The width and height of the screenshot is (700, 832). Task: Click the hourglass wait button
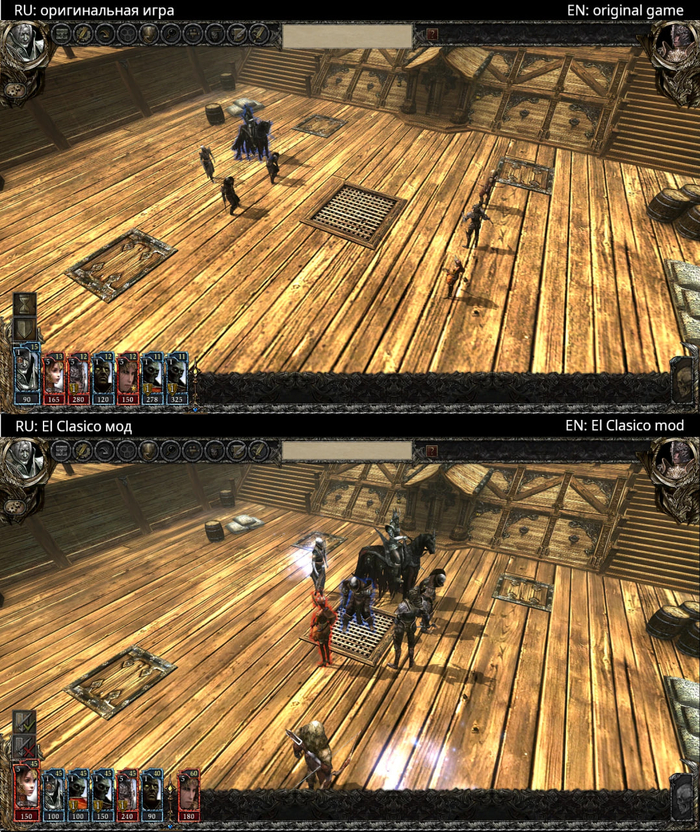pos(24,305)
